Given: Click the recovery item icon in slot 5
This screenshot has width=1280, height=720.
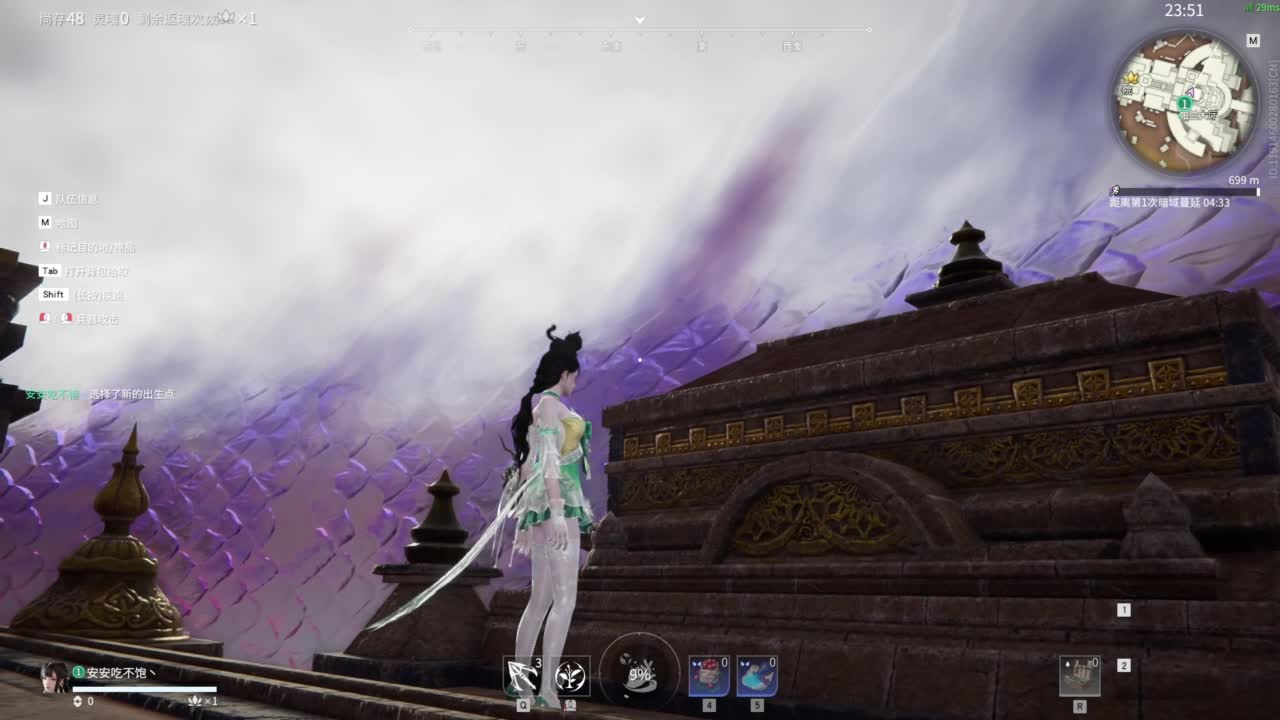Looking at the screenshot, I should (756, 675).
